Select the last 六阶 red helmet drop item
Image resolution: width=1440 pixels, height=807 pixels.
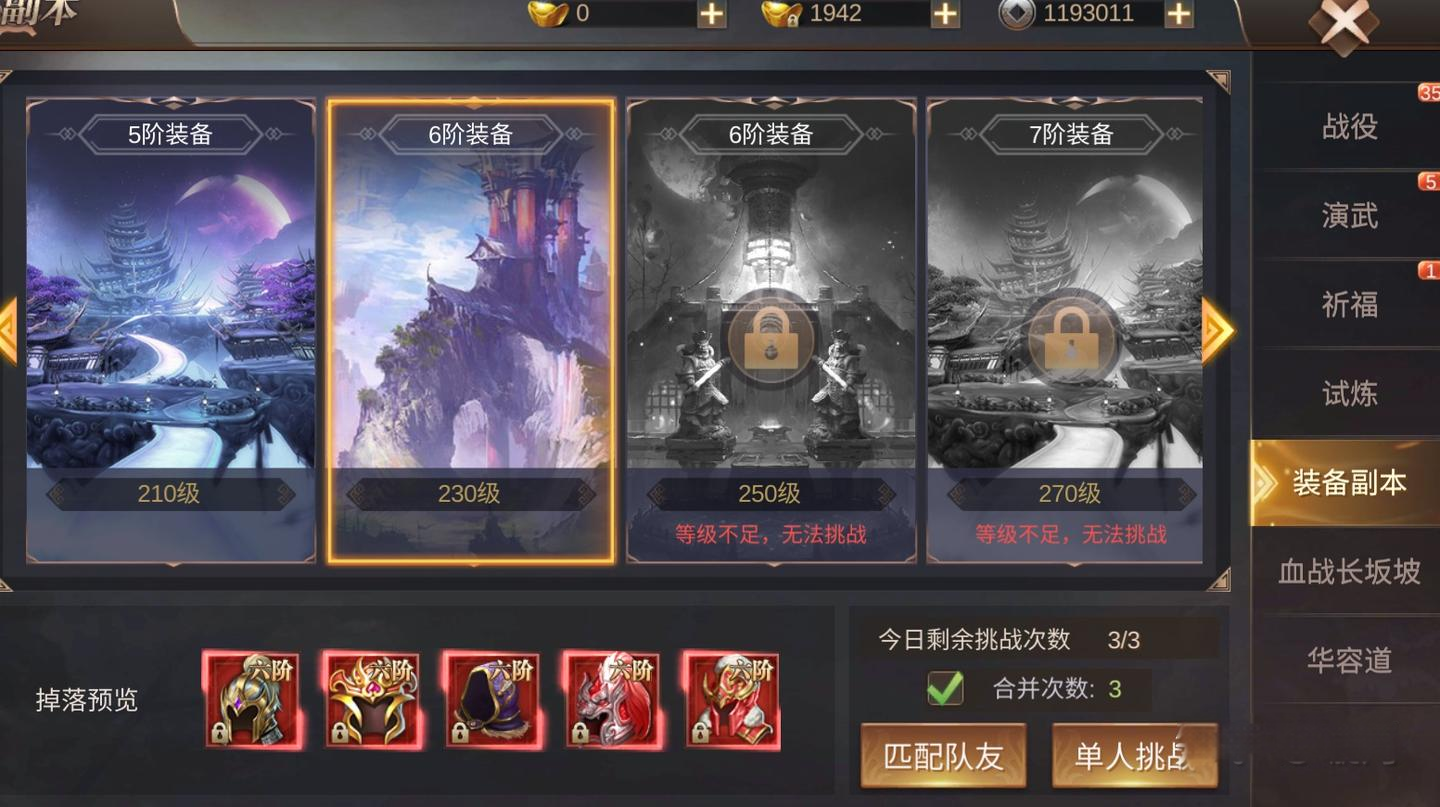(x=733, y=701)
